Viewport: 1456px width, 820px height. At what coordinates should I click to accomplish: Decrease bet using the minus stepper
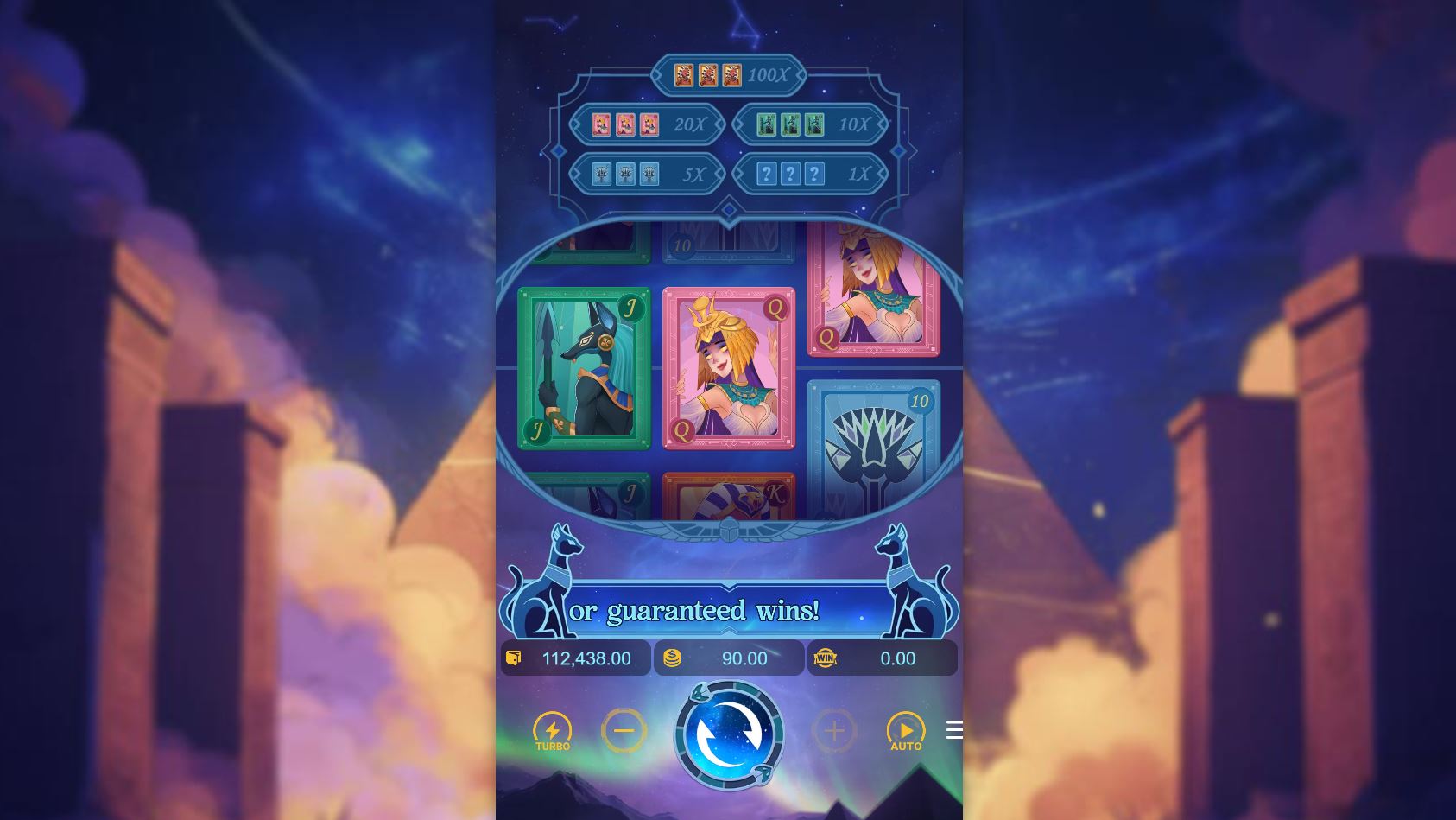click(x=624, y=730)
